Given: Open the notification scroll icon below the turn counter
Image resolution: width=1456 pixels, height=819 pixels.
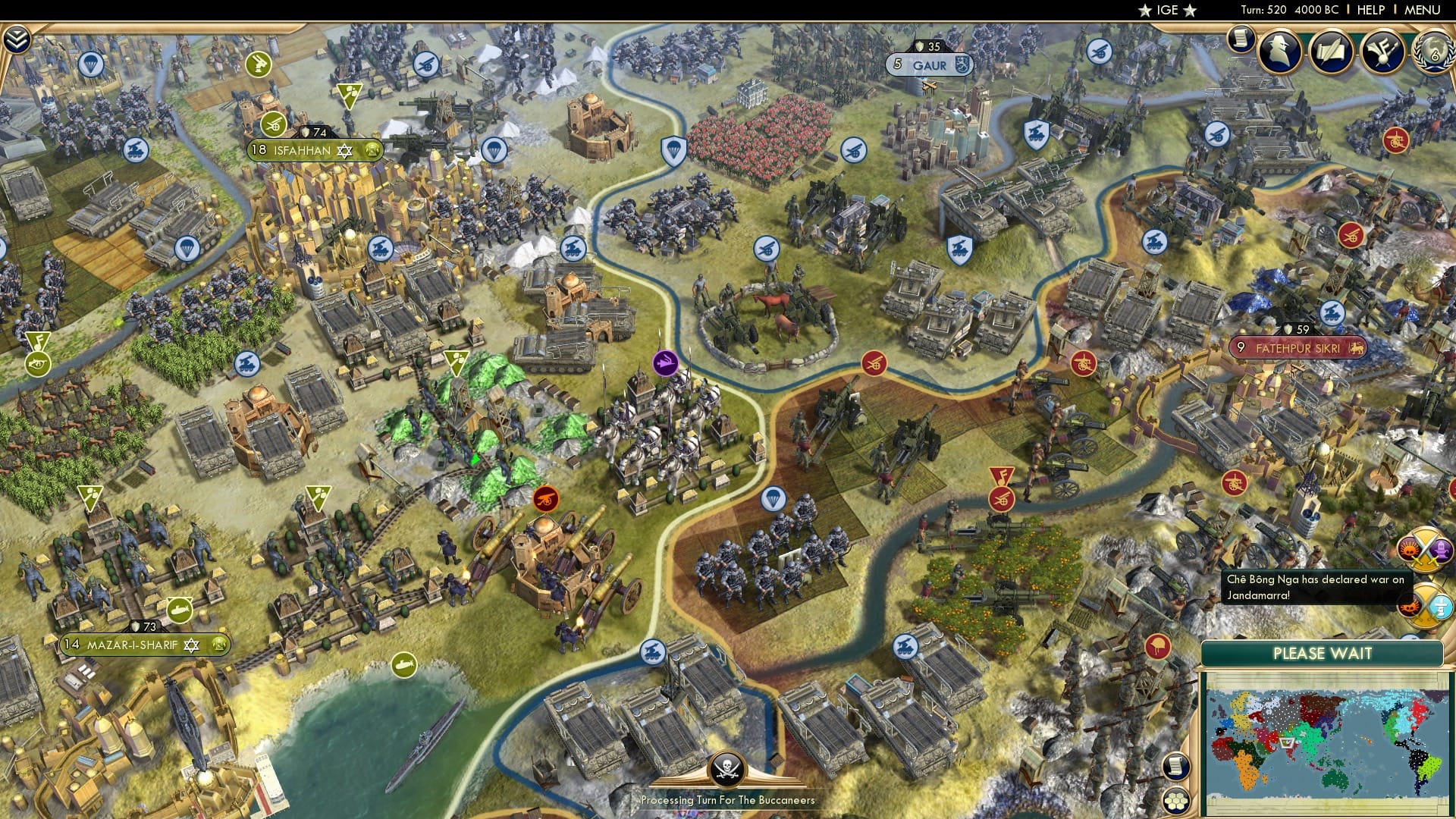Looking at the screenshot, I should (x=1241, y=38).
